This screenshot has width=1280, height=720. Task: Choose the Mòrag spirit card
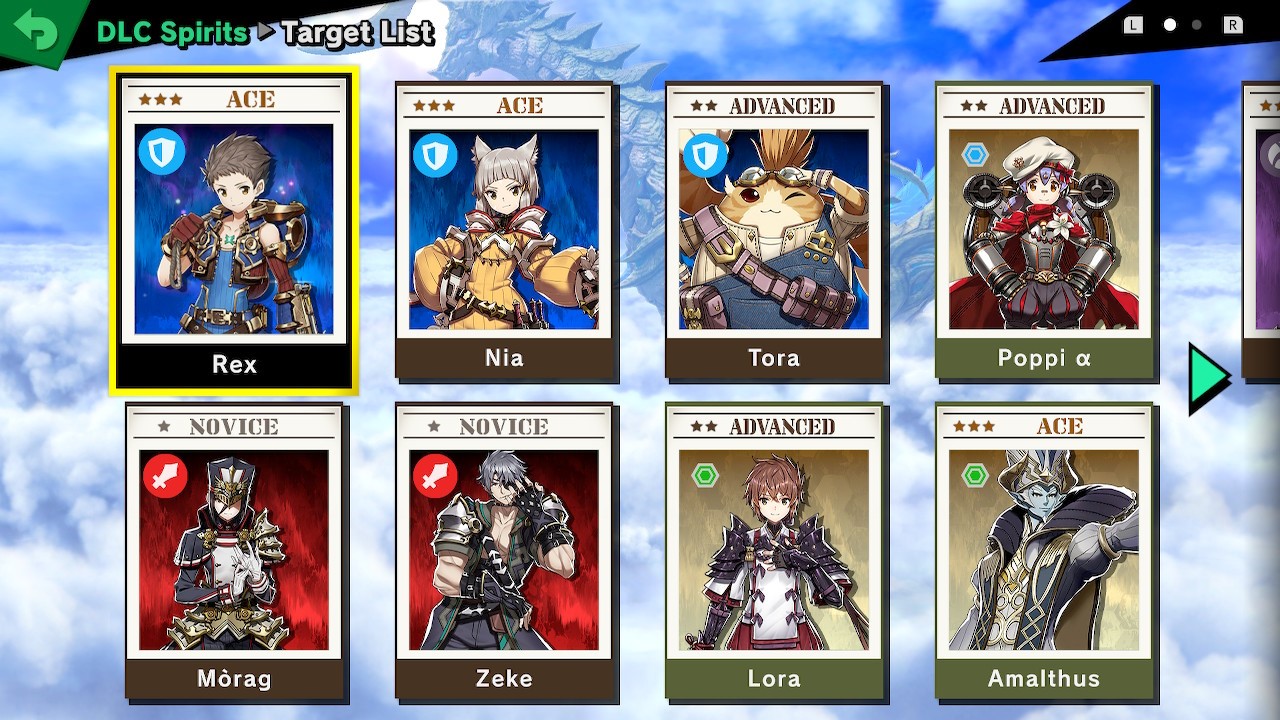tap(234, 550)
